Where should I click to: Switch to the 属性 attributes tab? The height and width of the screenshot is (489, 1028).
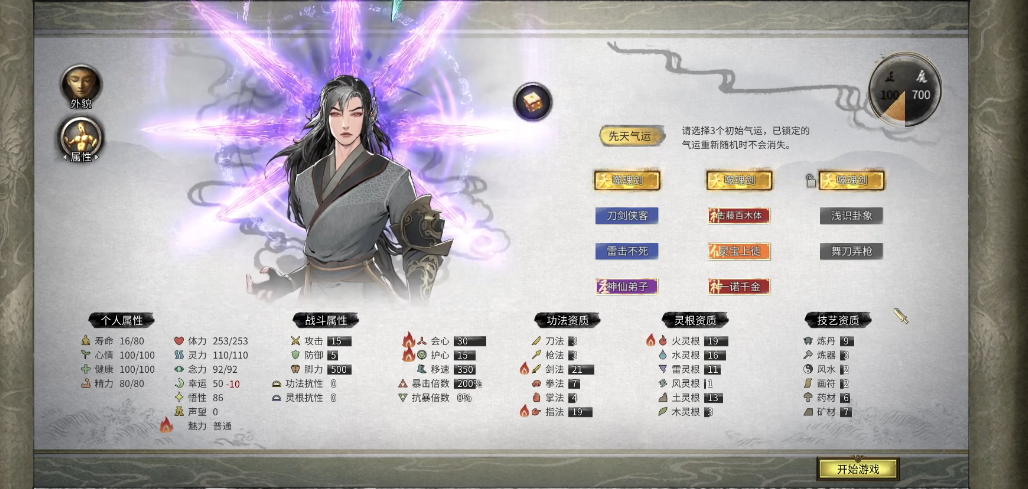(x=79, y=138)
